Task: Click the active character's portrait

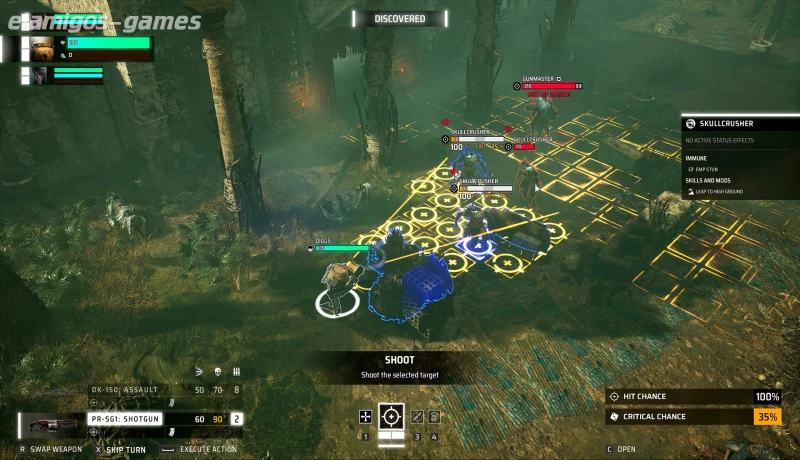Action: (42, 48)
